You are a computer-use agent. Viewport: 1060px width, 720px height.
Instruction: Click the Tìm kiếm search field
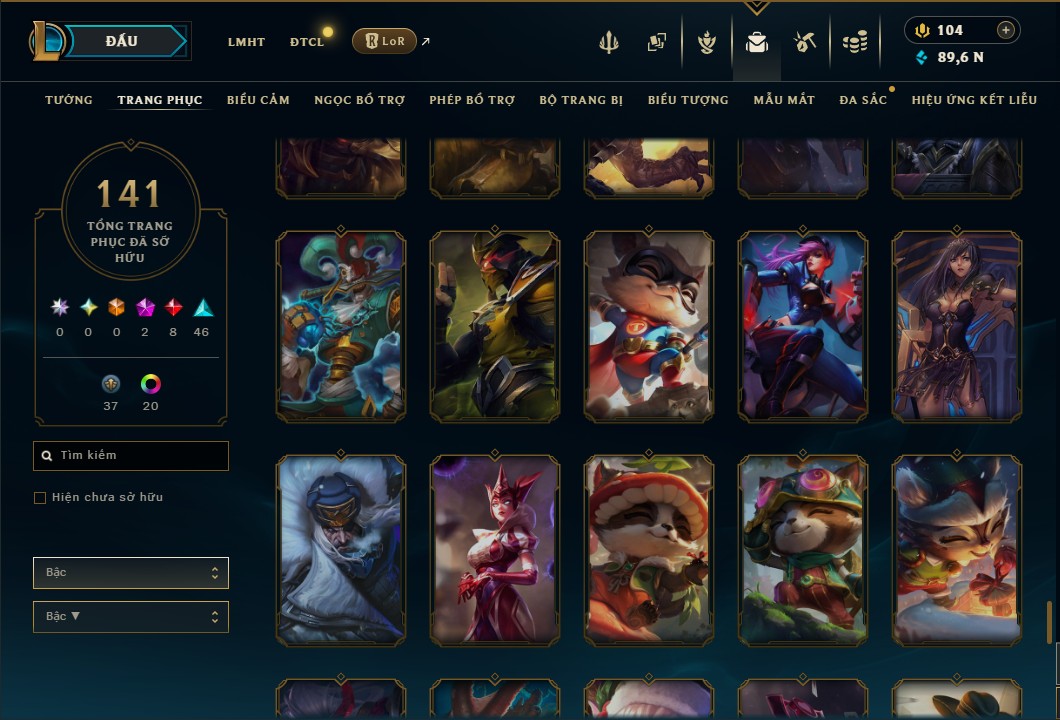tap(131, 456)
